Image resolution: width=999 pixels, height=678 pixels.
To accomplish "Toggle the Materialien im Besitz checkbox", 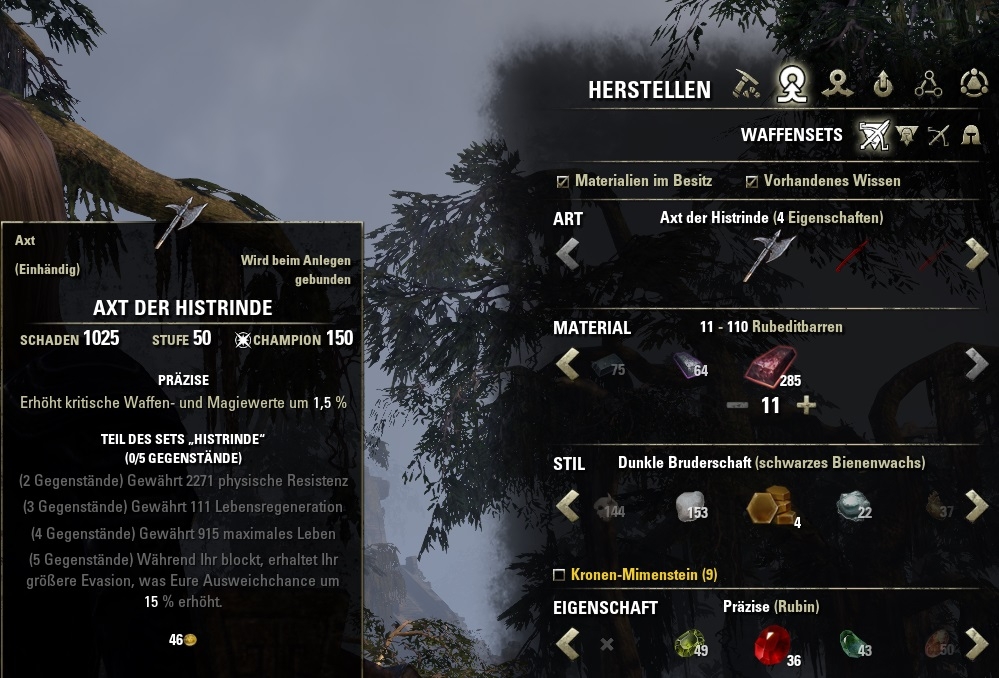I will point(563,182).
